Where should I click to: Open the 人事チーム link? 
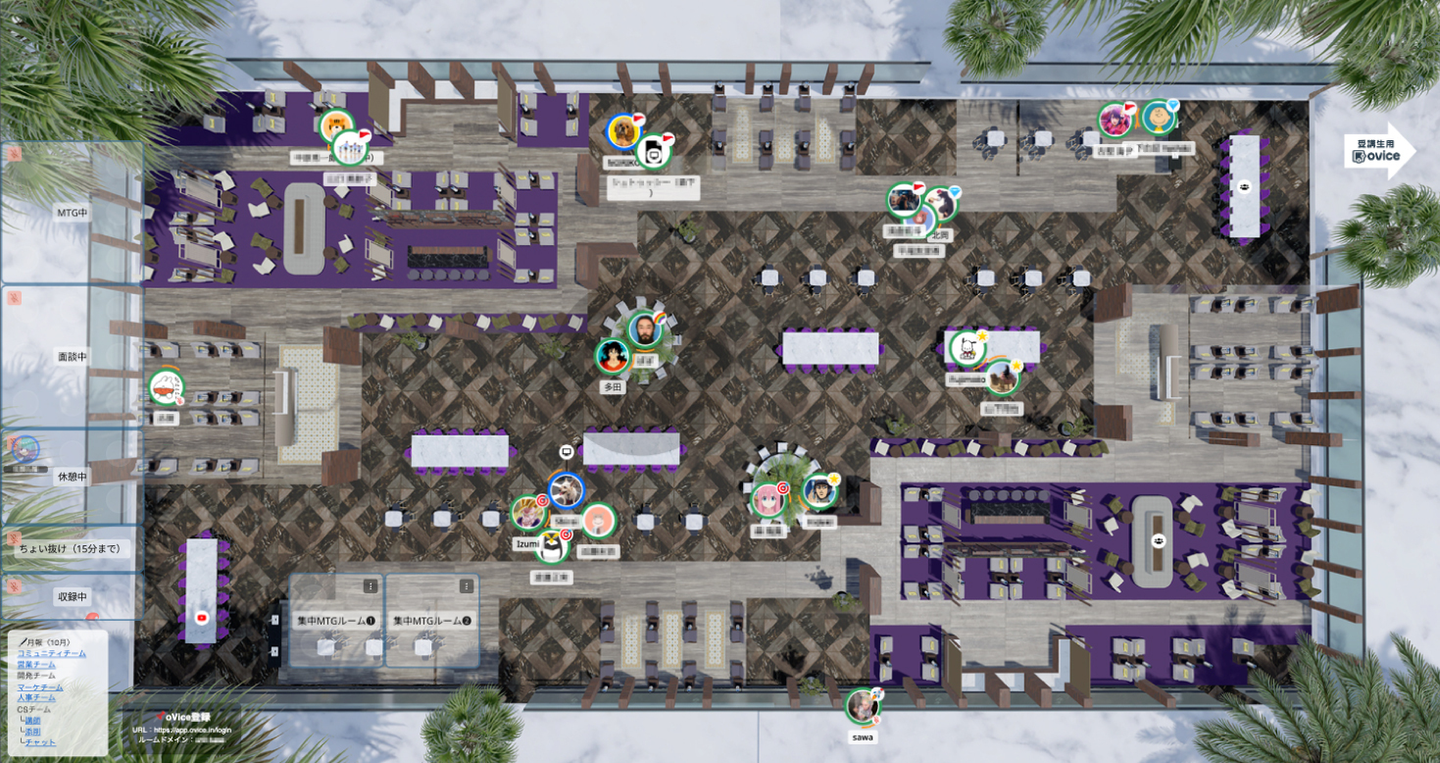(x=37, y=698)
